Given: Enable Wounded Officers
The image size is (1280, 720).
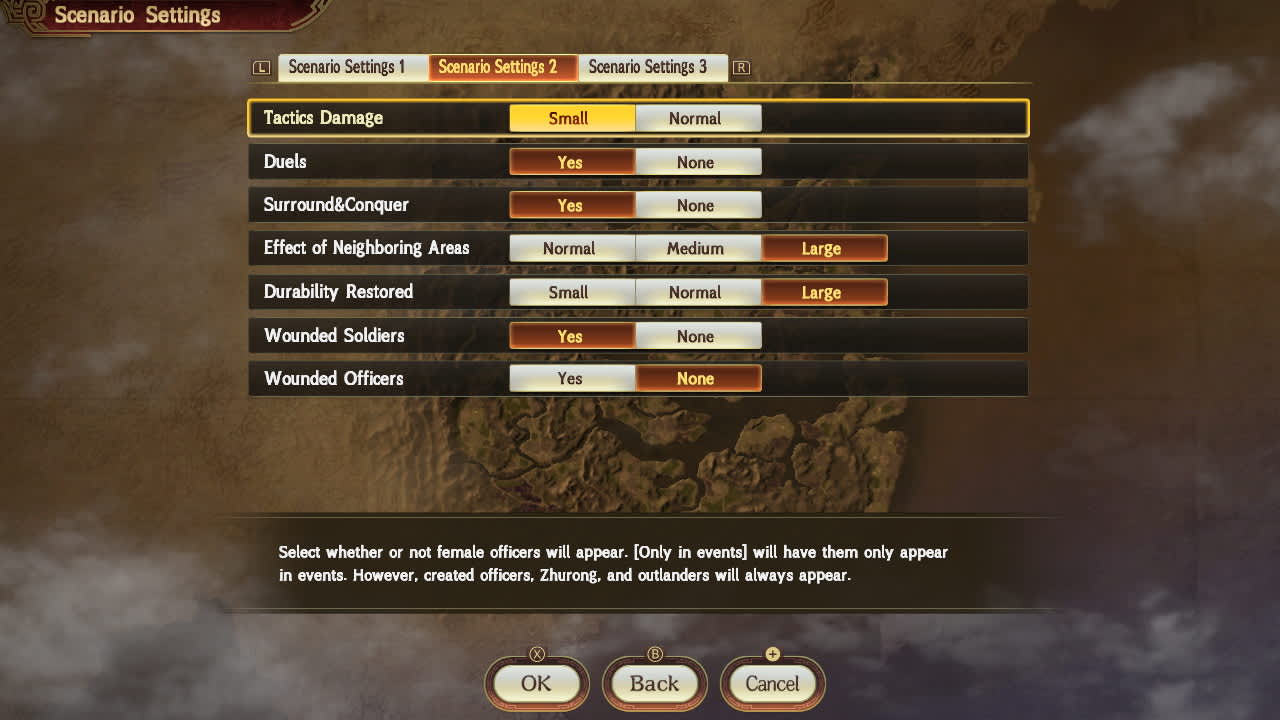Looking at the screenshot, I should 571,378.
